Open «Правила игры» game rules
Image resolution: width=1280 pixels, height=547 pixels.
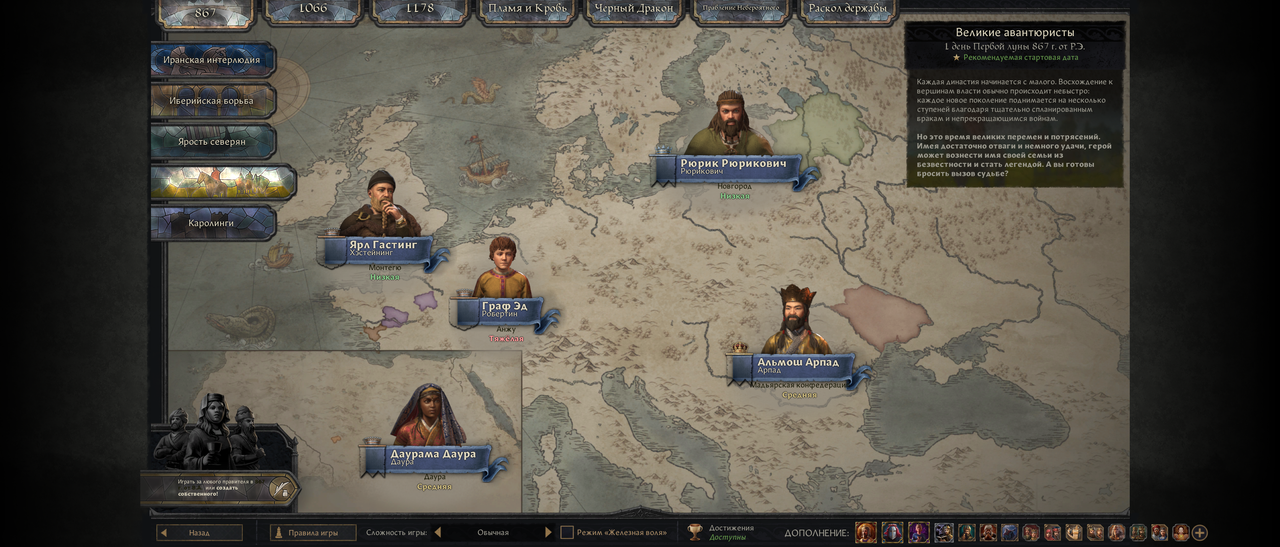pos(313,533)
